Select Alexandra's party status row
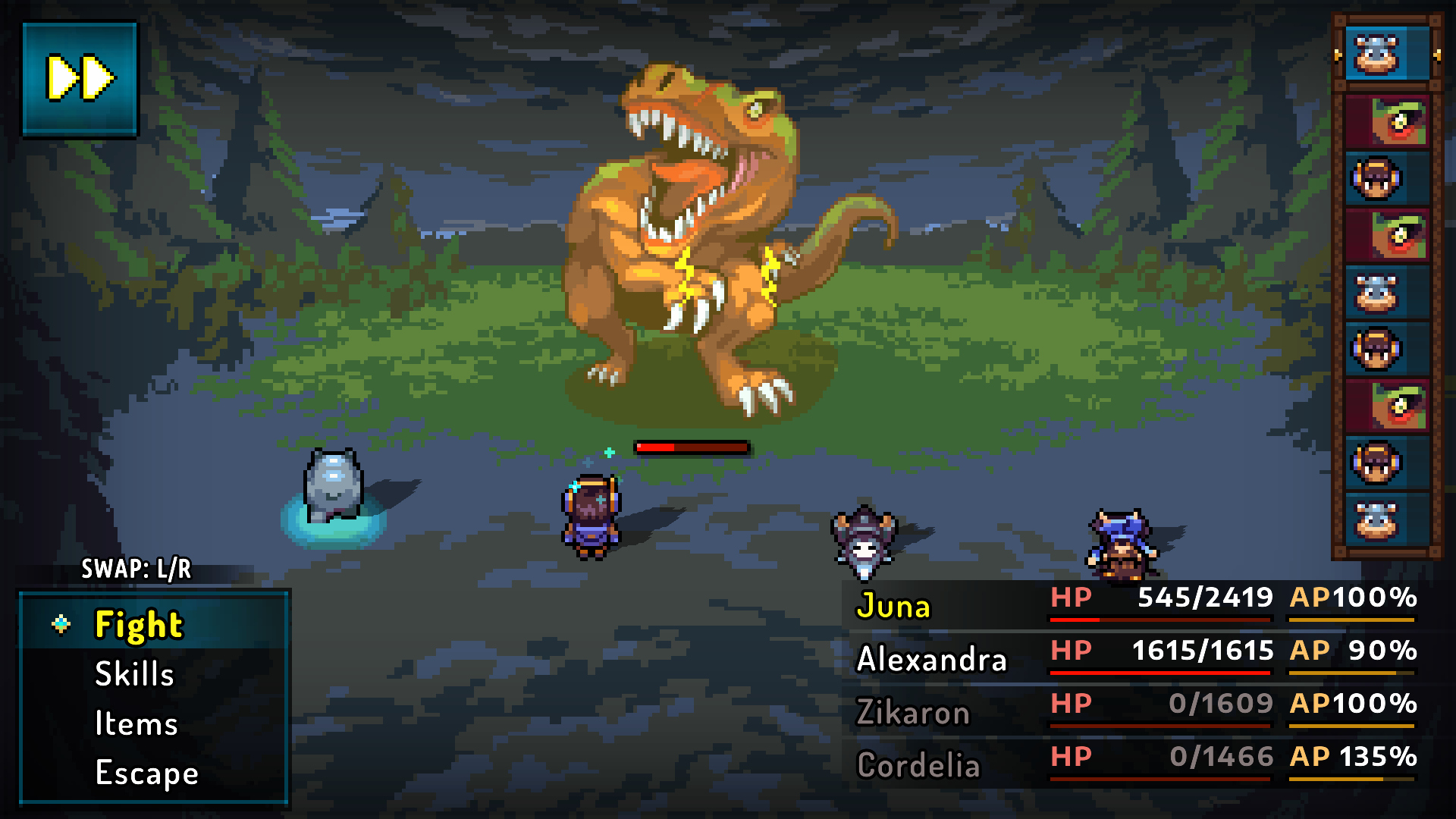Viewport: 1456px width, 819px height. coord(1135,657)
